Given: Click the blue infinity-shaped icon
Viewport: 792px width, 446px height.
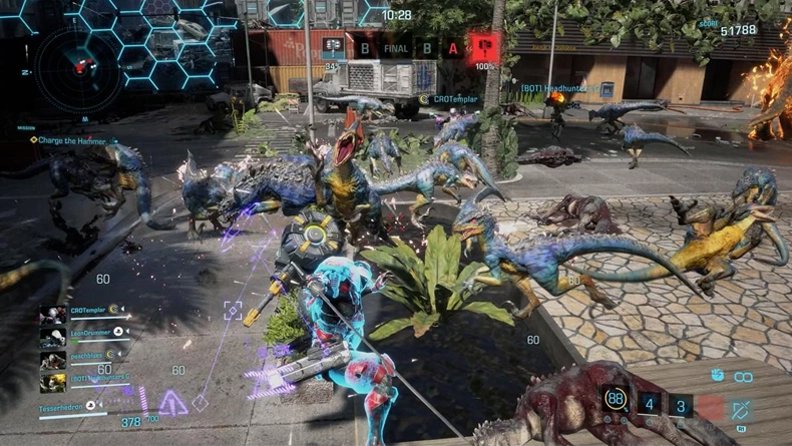Looking at the screenshot, I should 743,376.
